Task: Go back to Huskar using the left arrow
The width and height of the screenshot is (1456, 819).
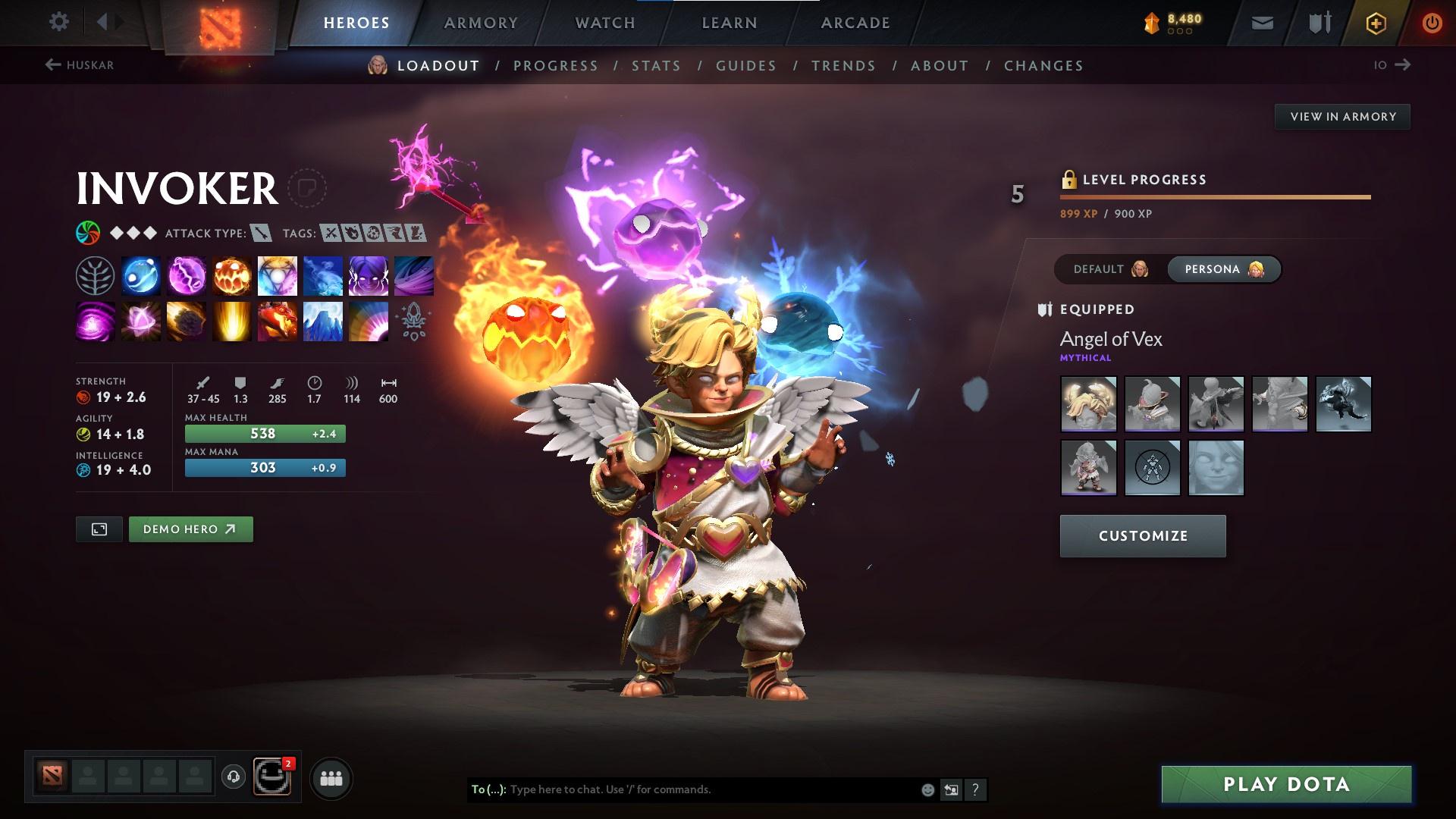Action: tap(52, 65)
